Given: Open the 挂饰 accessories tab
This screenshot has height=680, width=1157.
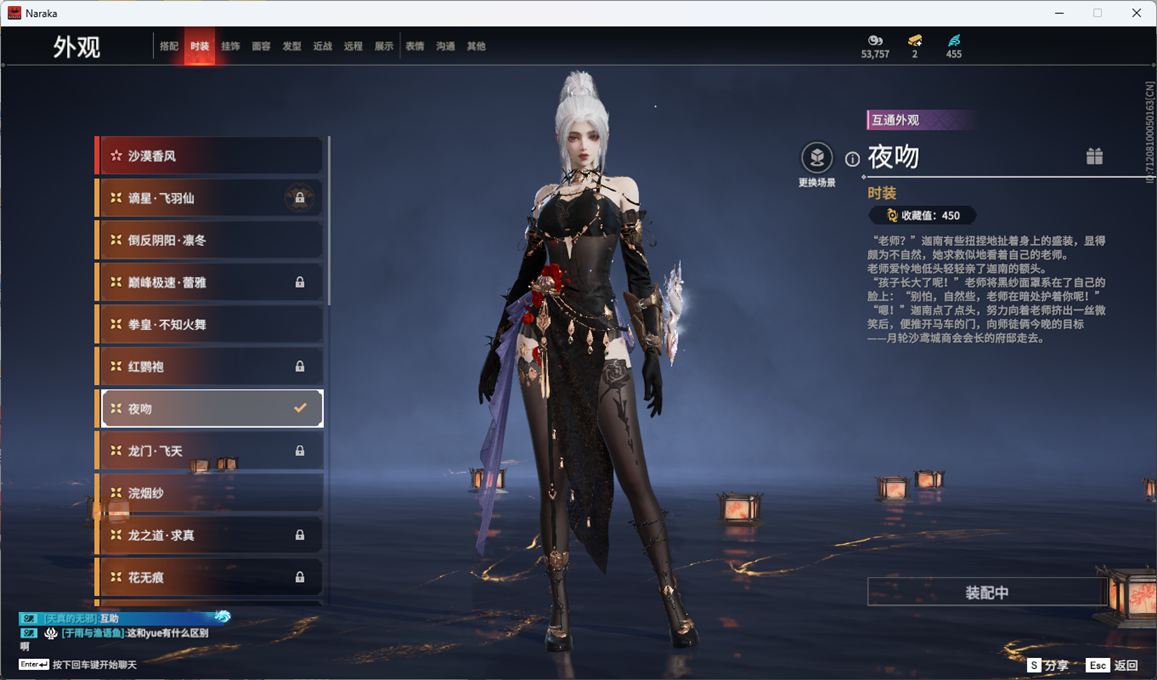Looking at the screenshot, I should pyautogui.click(x=230, y=46).
